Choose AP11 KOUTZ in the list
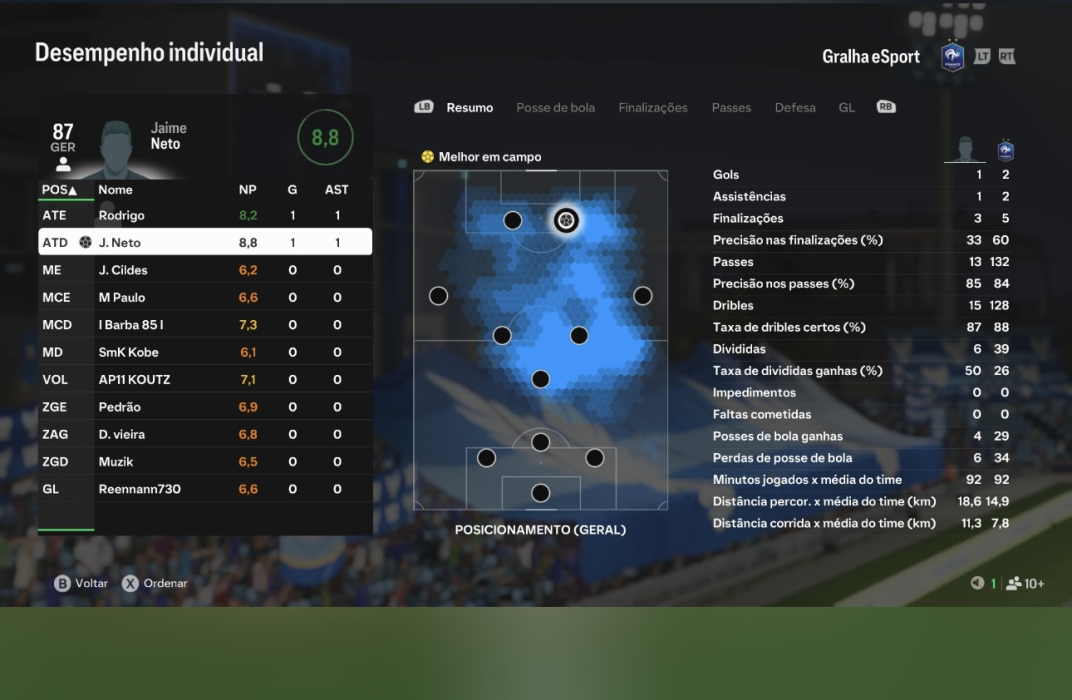Screen dimensions: 1072x700 coord(205,380)
